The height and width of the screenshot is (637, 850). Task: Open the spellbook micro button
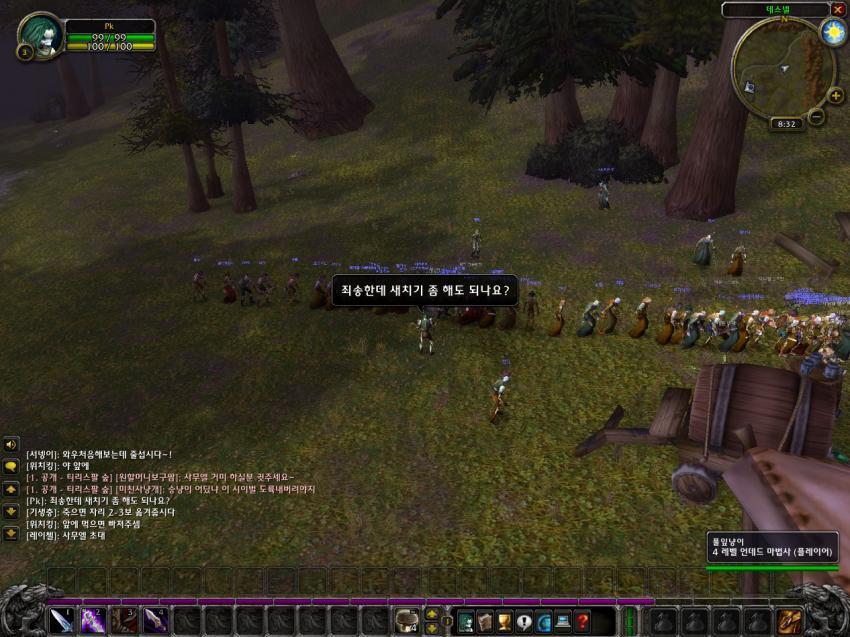point(485,621)
